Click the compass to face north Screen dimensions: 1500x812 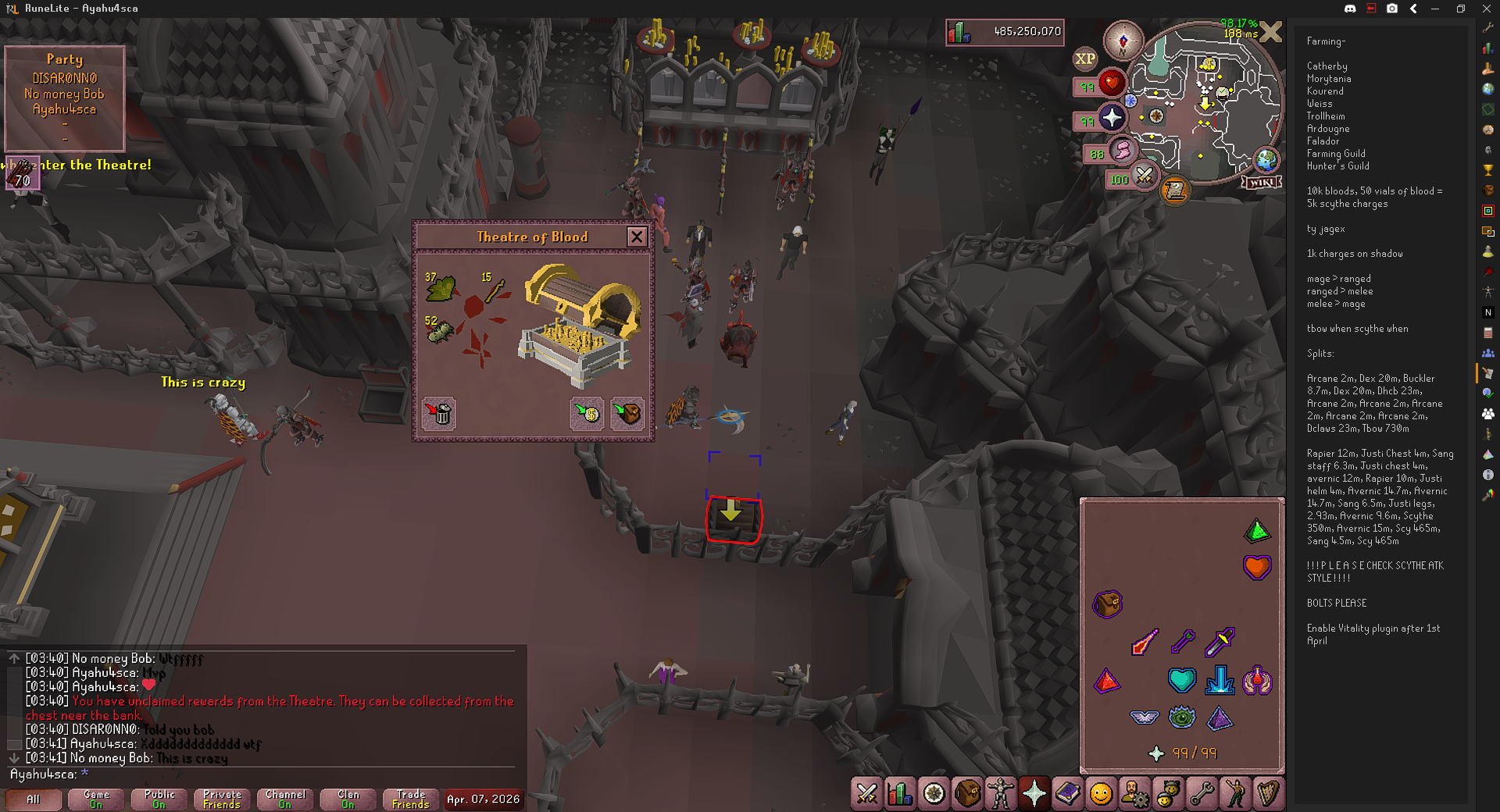click(x=1123, y=41)
